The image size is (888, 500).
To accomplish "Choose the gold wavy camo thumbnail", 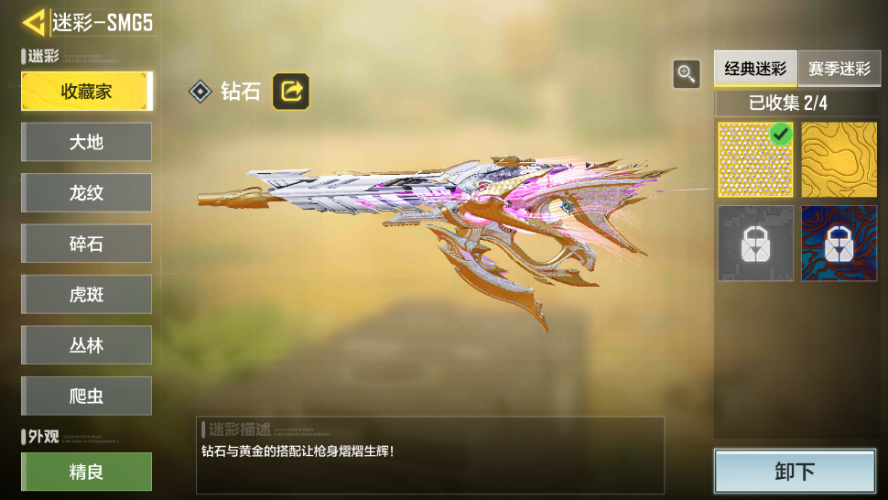I will (x=838, y=160).
